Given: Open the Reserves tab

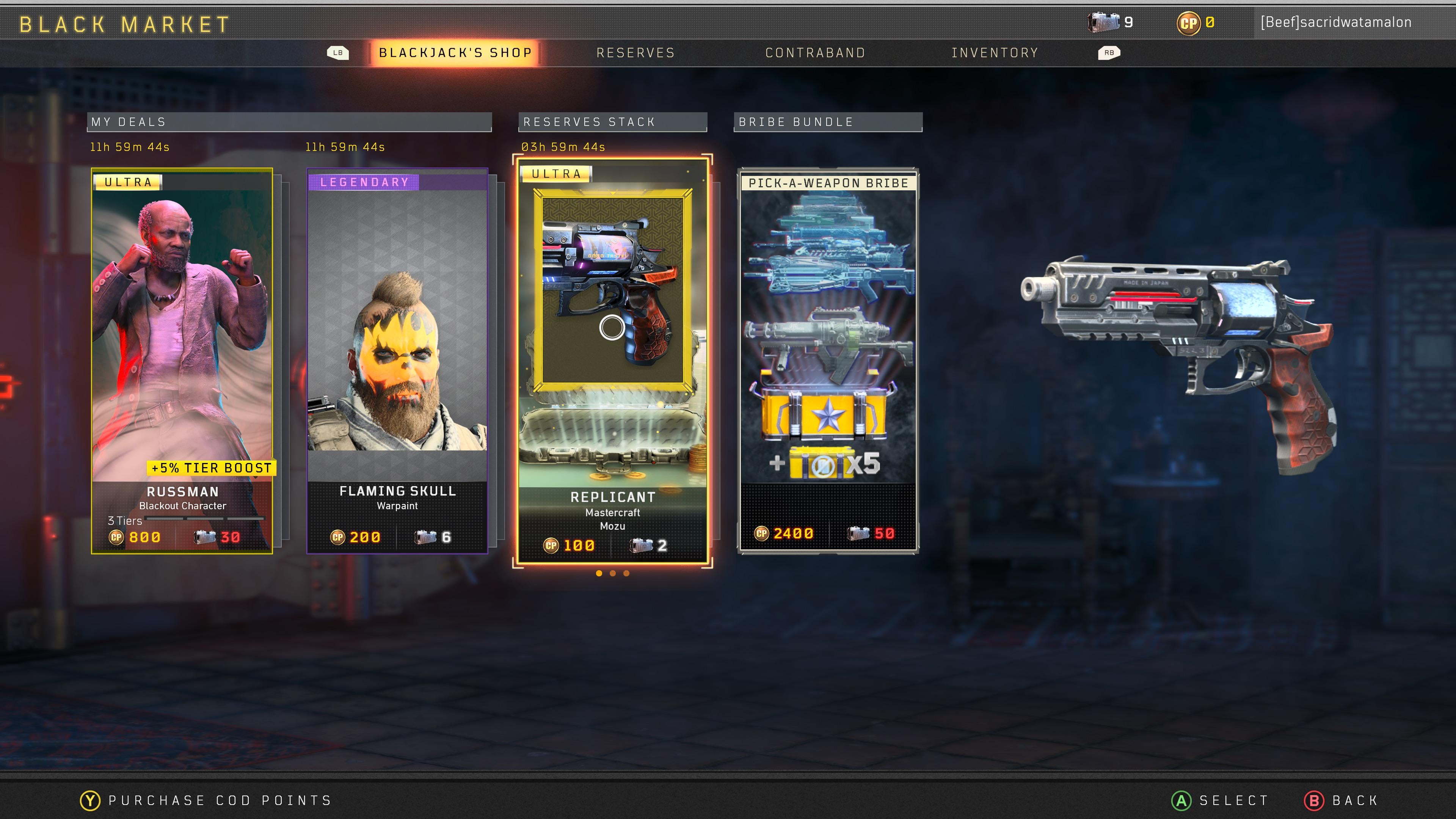Looking at the screenshot, I should coord(635,53).
